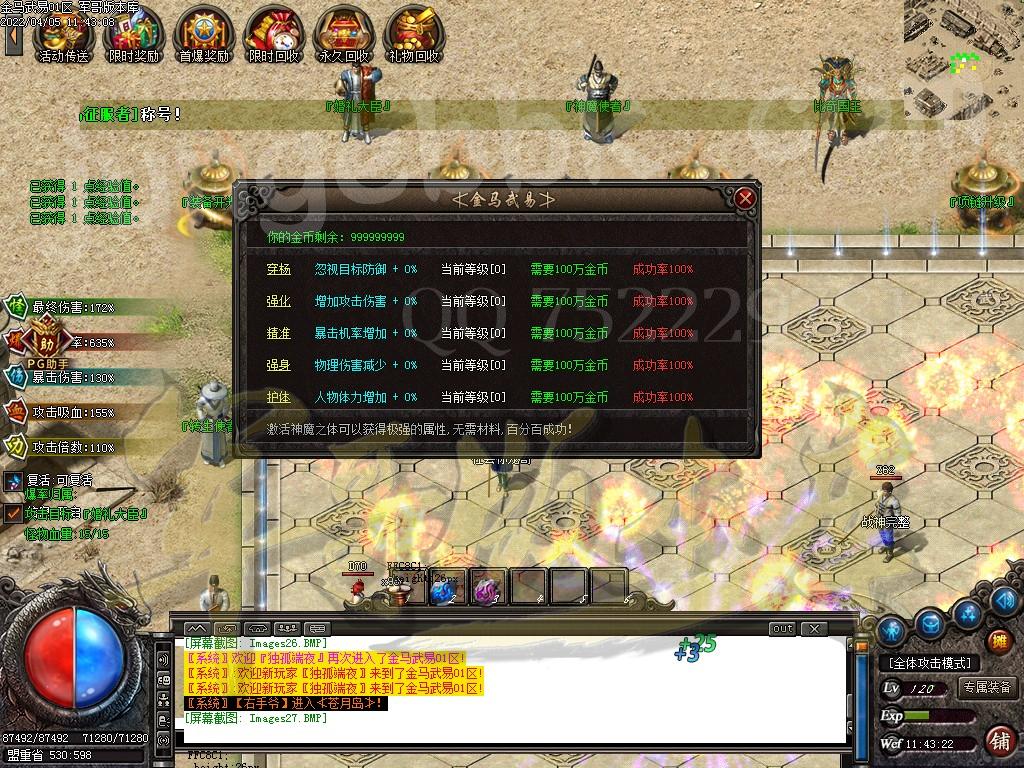Open the 礼物回收 gift recycle icon
The width and height of the screenshot is (1024, 768).
413,35
